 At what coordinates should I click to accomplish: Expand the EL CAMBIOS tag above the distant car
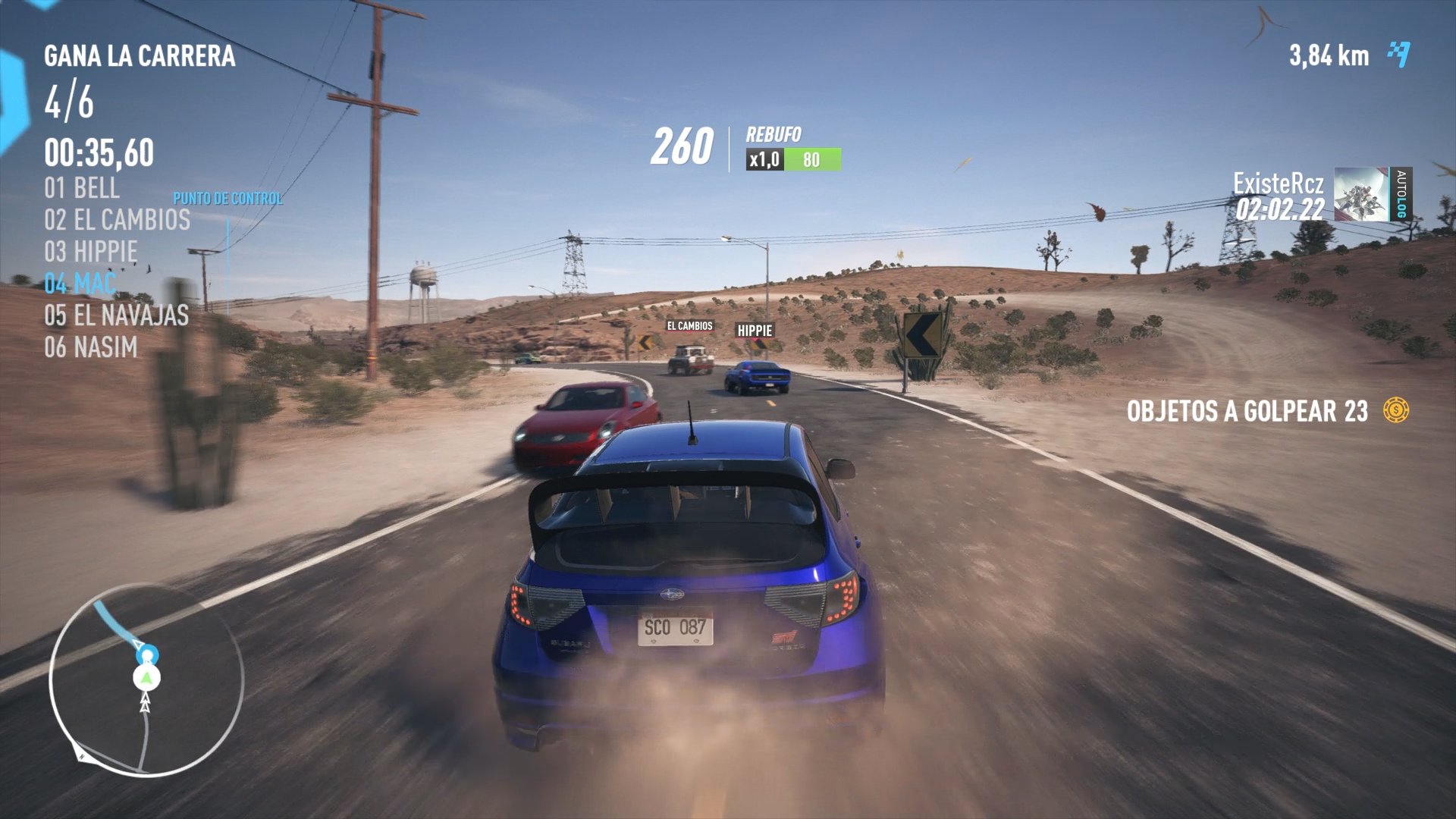(689, 327)
